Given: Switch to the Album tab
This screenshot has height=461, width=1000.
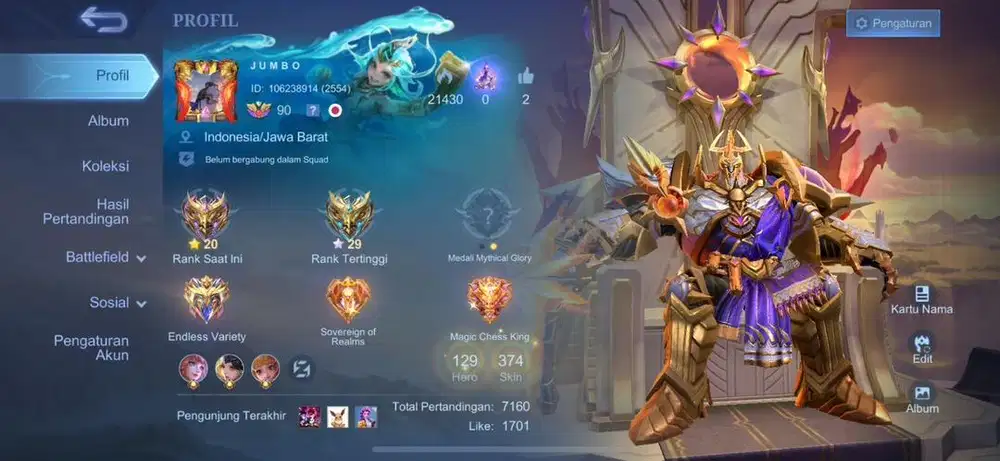Looking at the screenshot, I should point(108,121).
